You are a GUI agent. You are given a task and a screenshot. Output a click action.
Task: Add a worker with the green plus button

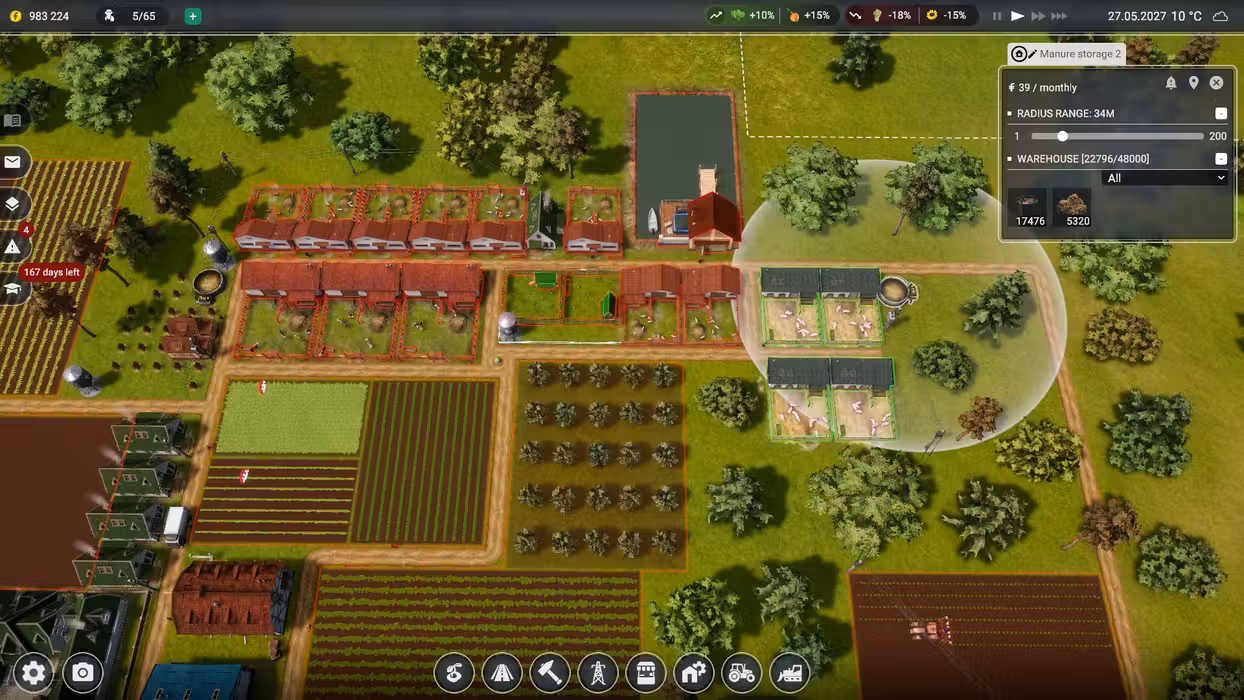(x=193, y=16)
